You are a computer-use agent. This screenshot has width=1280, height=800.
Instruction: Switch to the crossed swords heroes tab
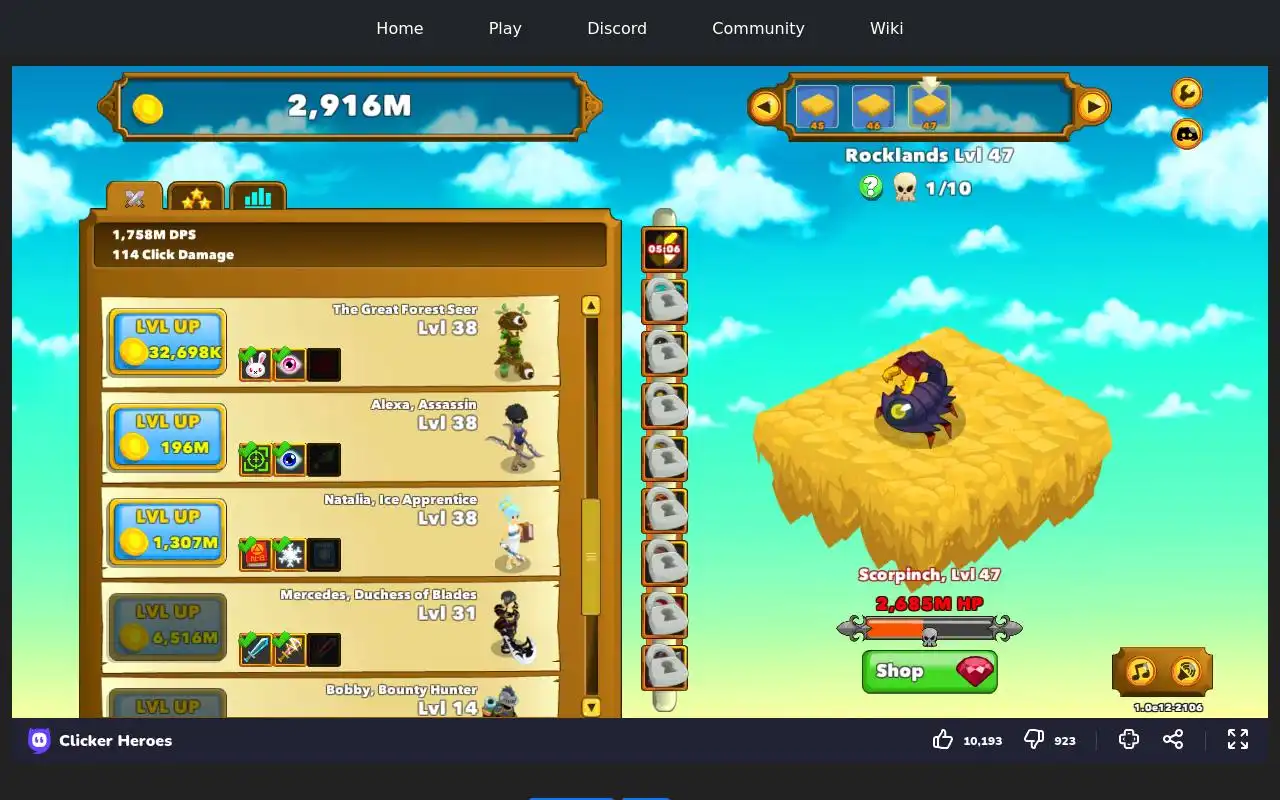click(x=135, y=197)
